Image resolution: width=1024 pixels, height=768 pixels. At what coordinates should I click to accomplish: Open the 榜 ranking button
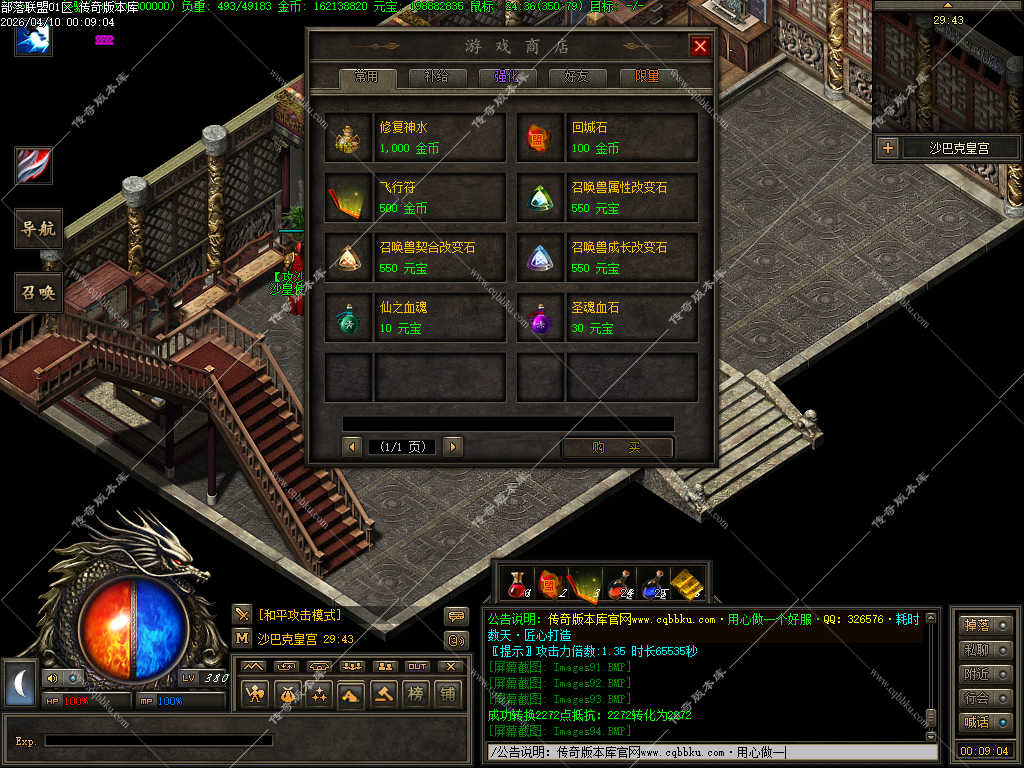click(414, 694)
